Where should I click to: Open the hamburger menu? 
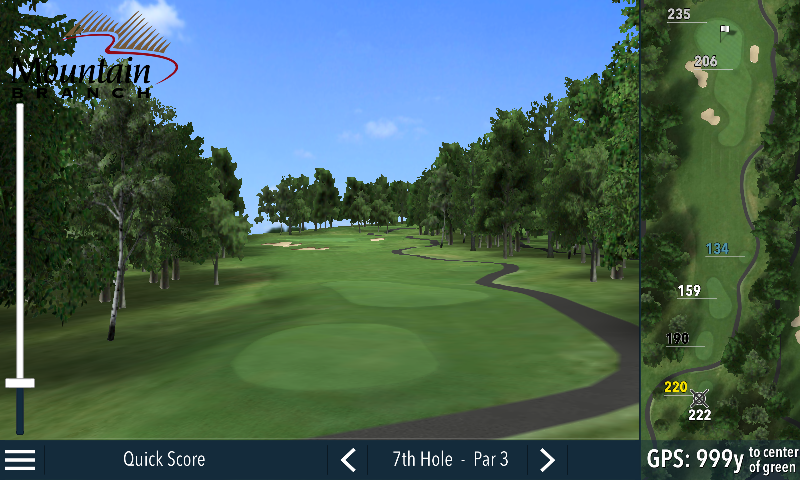tap(20, 460)
